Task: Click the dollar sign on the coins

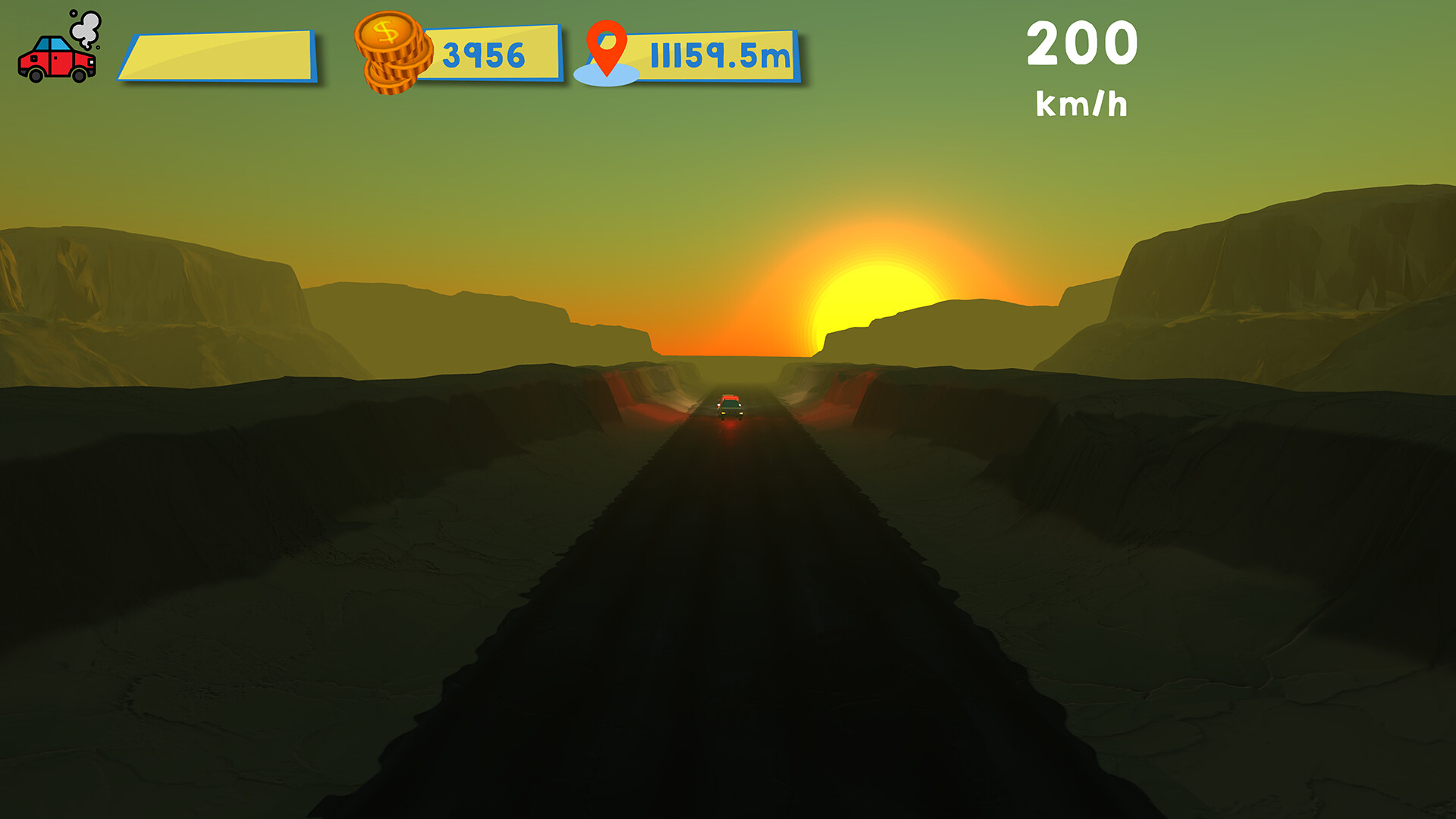Action: (x=385, y=33)
